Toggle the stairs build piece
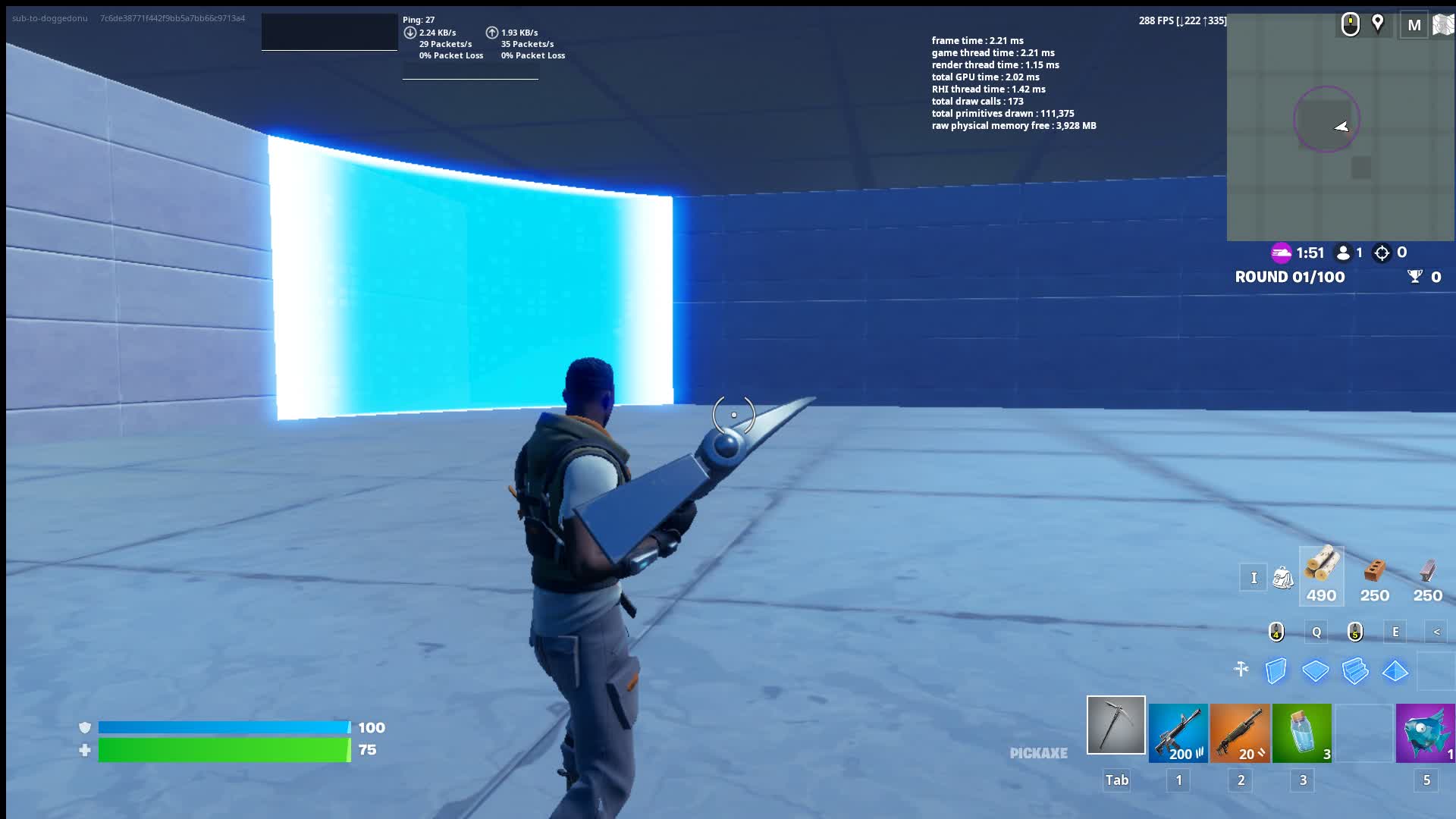 tap(1354, 670)
